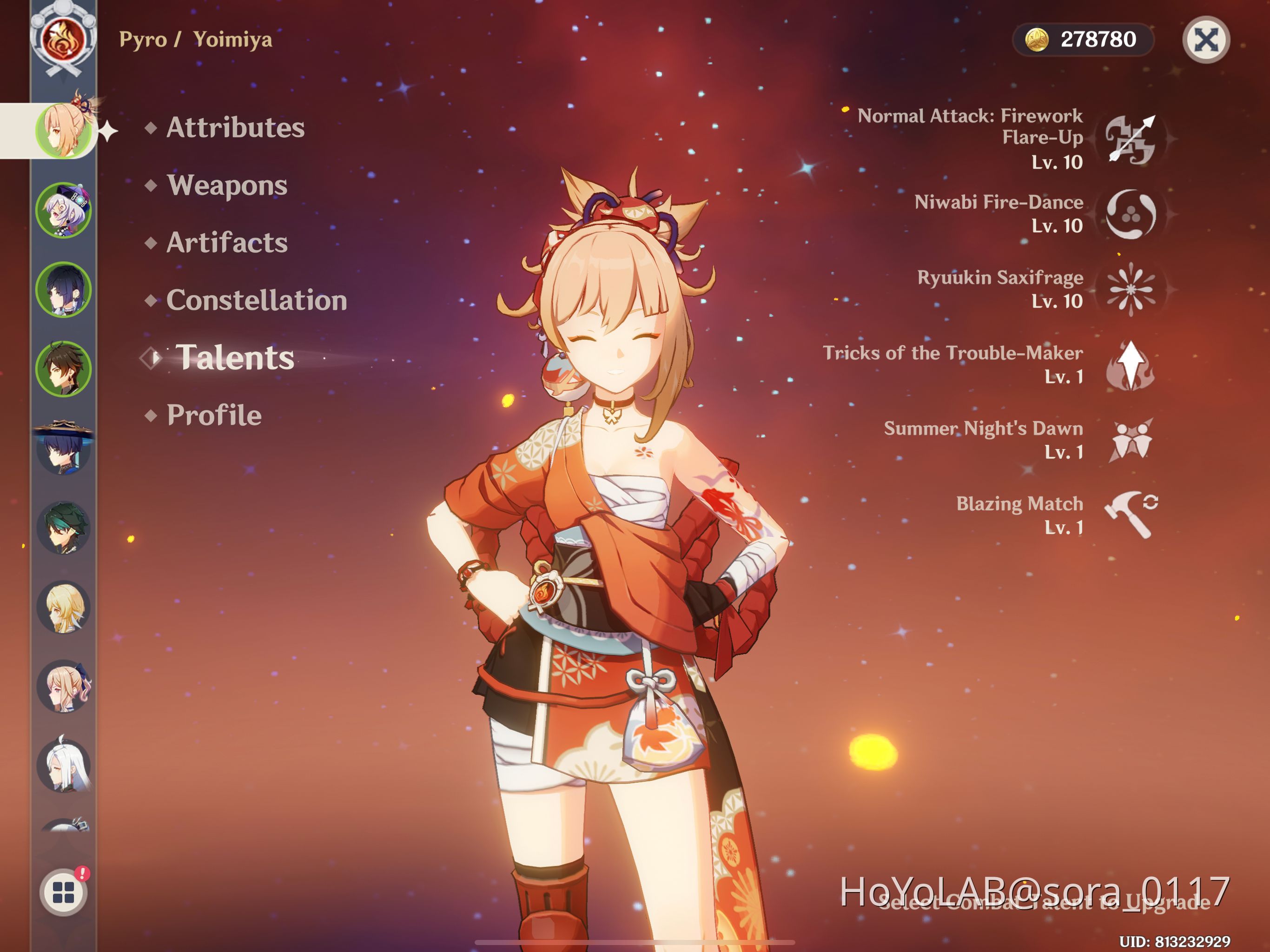View the Summer Night's Dawn passive
This screenshot has height=952, width=1270.
[x=1130, y=440]
